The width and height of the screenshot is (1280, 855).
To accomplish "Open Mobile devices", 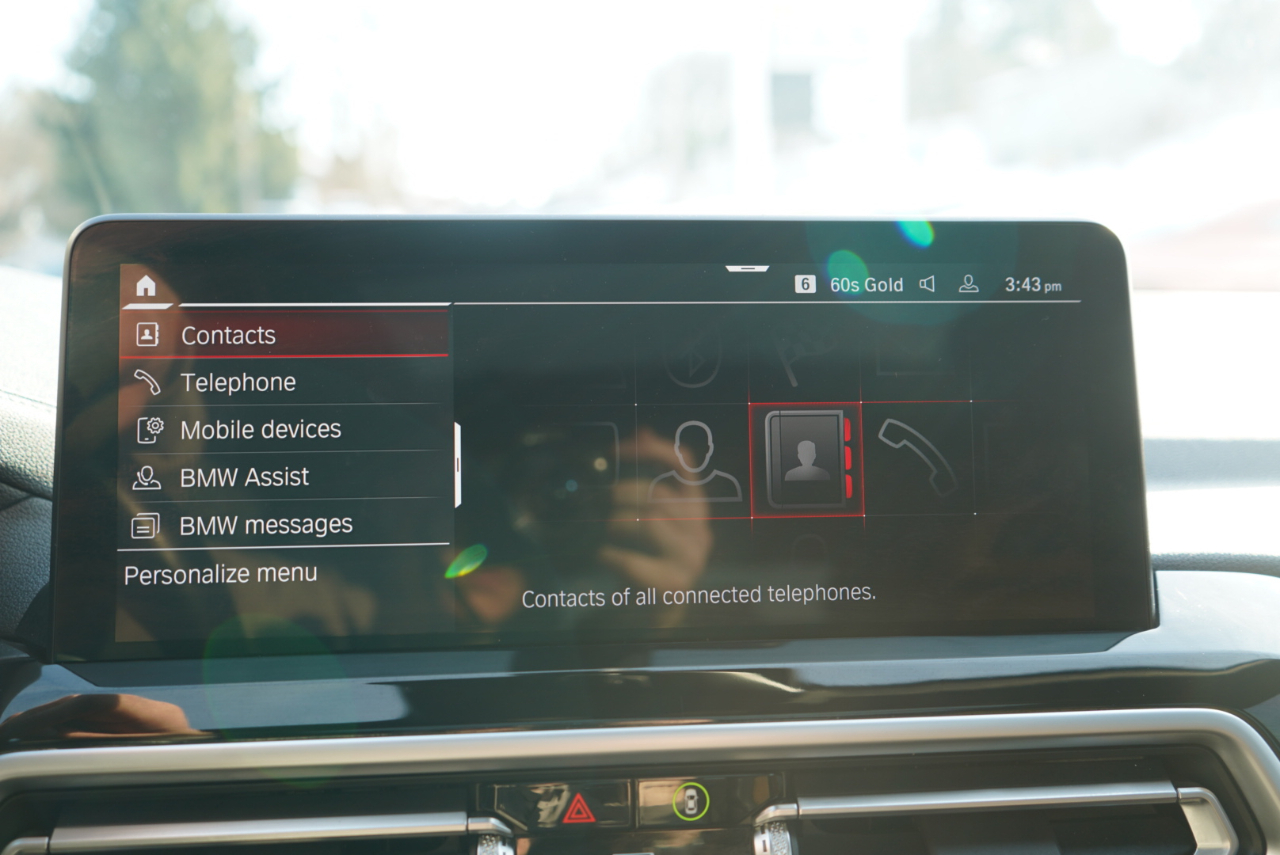I will click(x=260, y=430).
